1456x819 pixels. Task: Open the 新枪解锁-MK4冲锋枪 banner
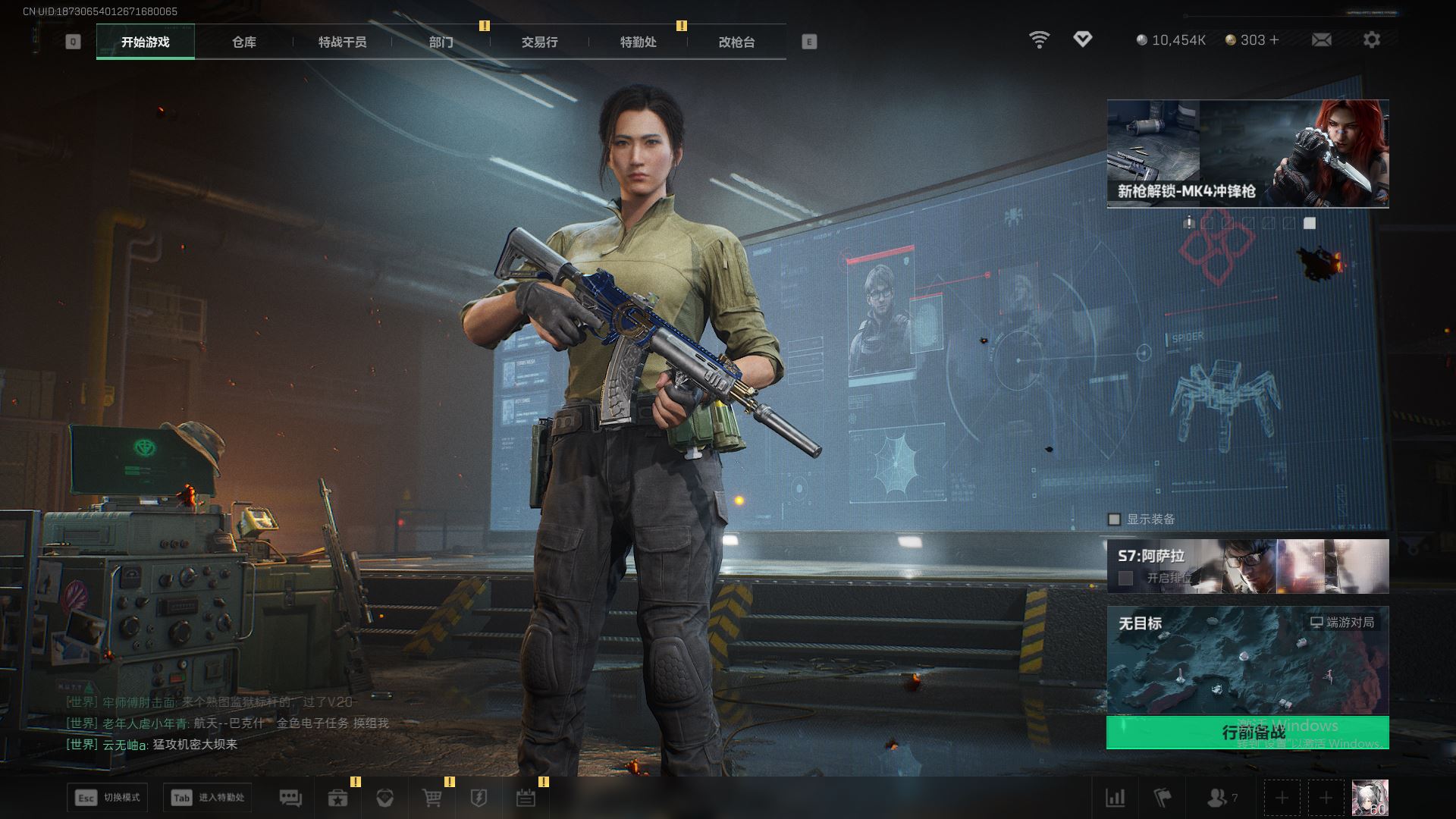coord(1247,153)
